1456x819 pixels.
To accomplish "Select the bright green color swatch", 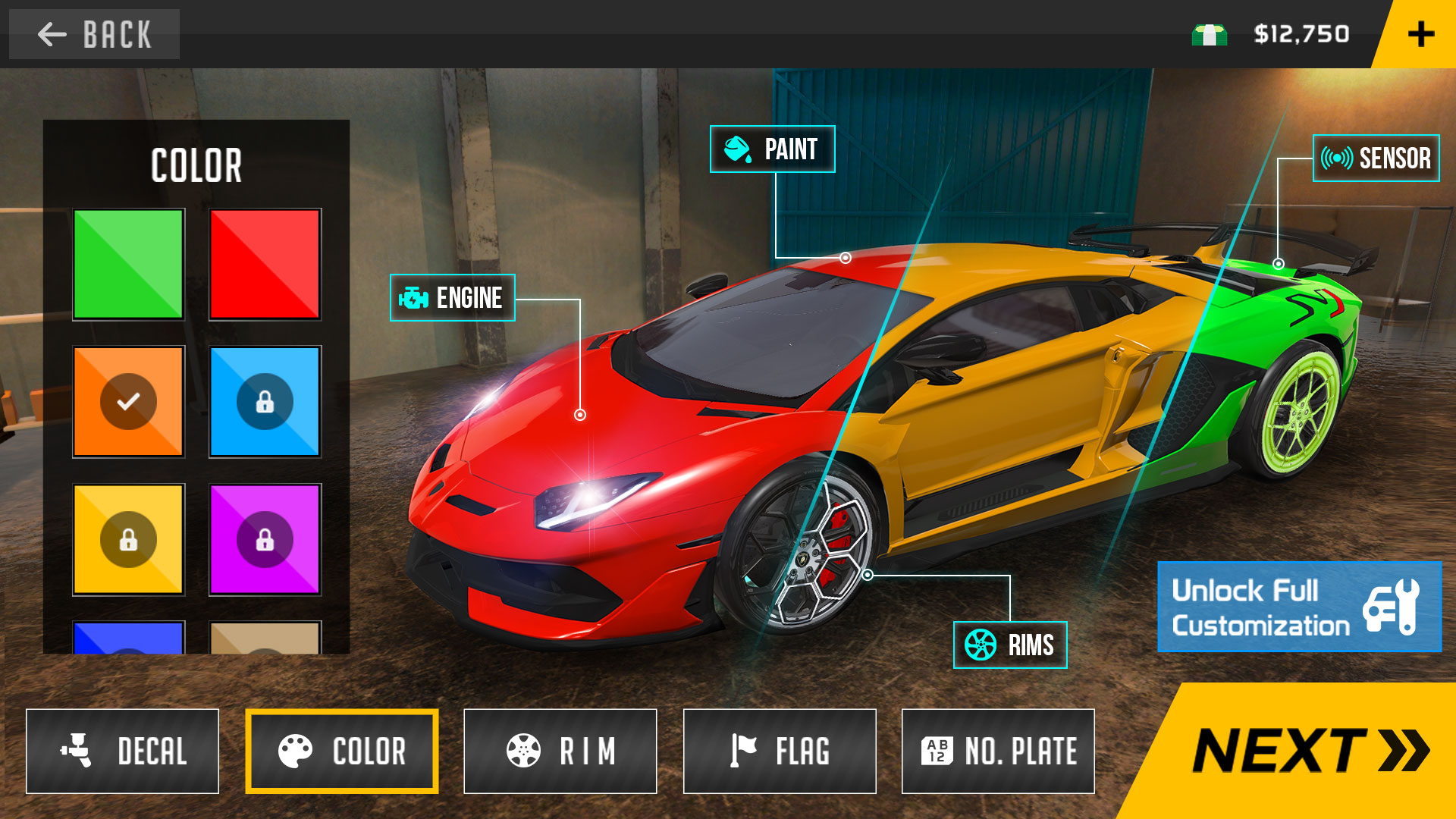I will tap(127, 263).
